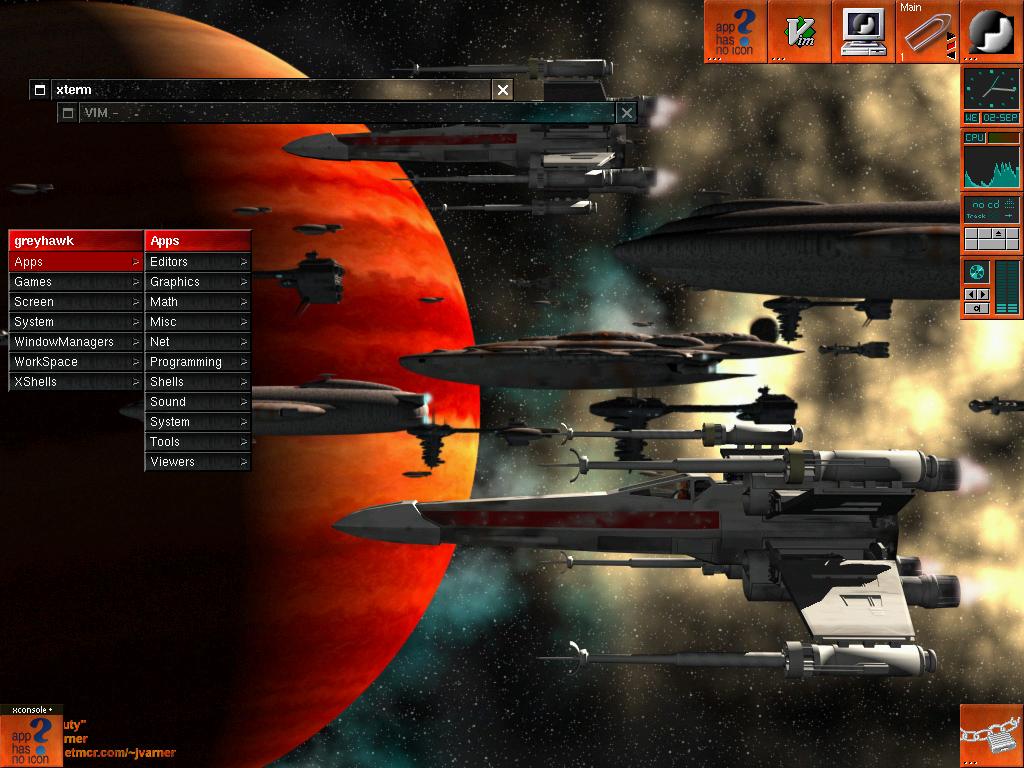Close the xterm window
Screen dimensions: 1024x768
click(x=503, y=90)
